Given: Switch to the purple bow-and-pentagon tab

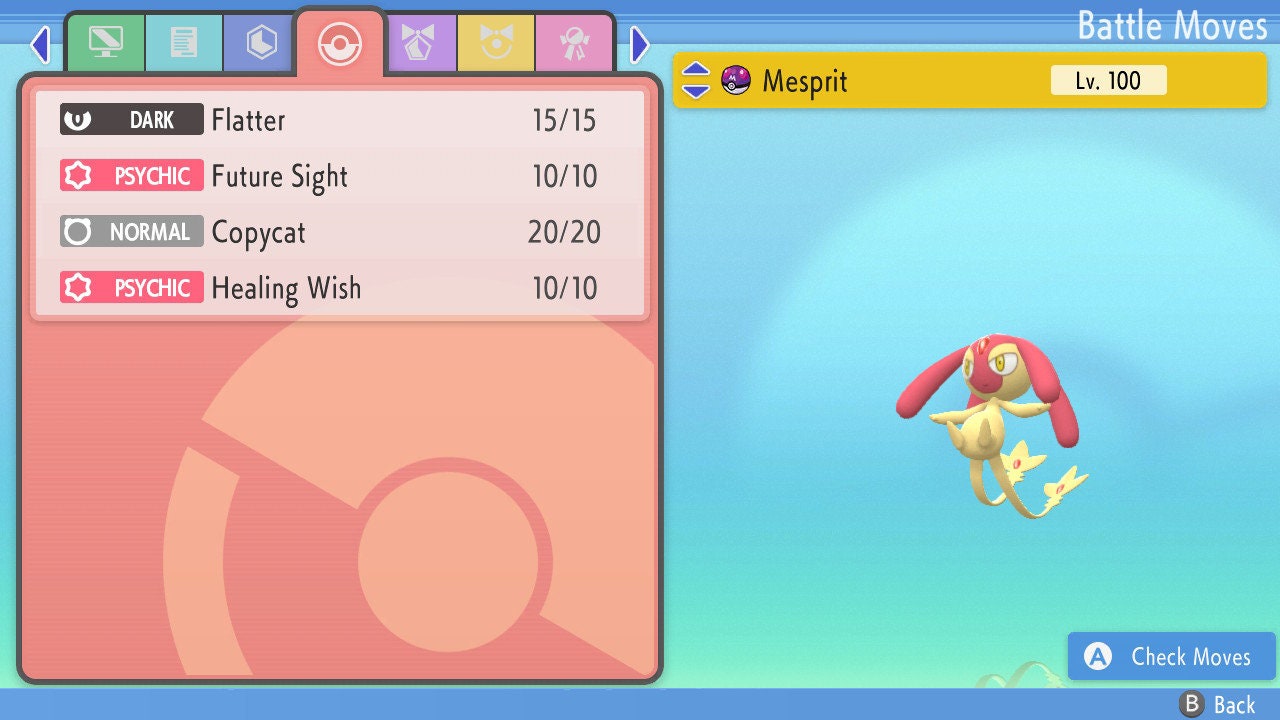Looking at the screenshot, I should 418,44.
